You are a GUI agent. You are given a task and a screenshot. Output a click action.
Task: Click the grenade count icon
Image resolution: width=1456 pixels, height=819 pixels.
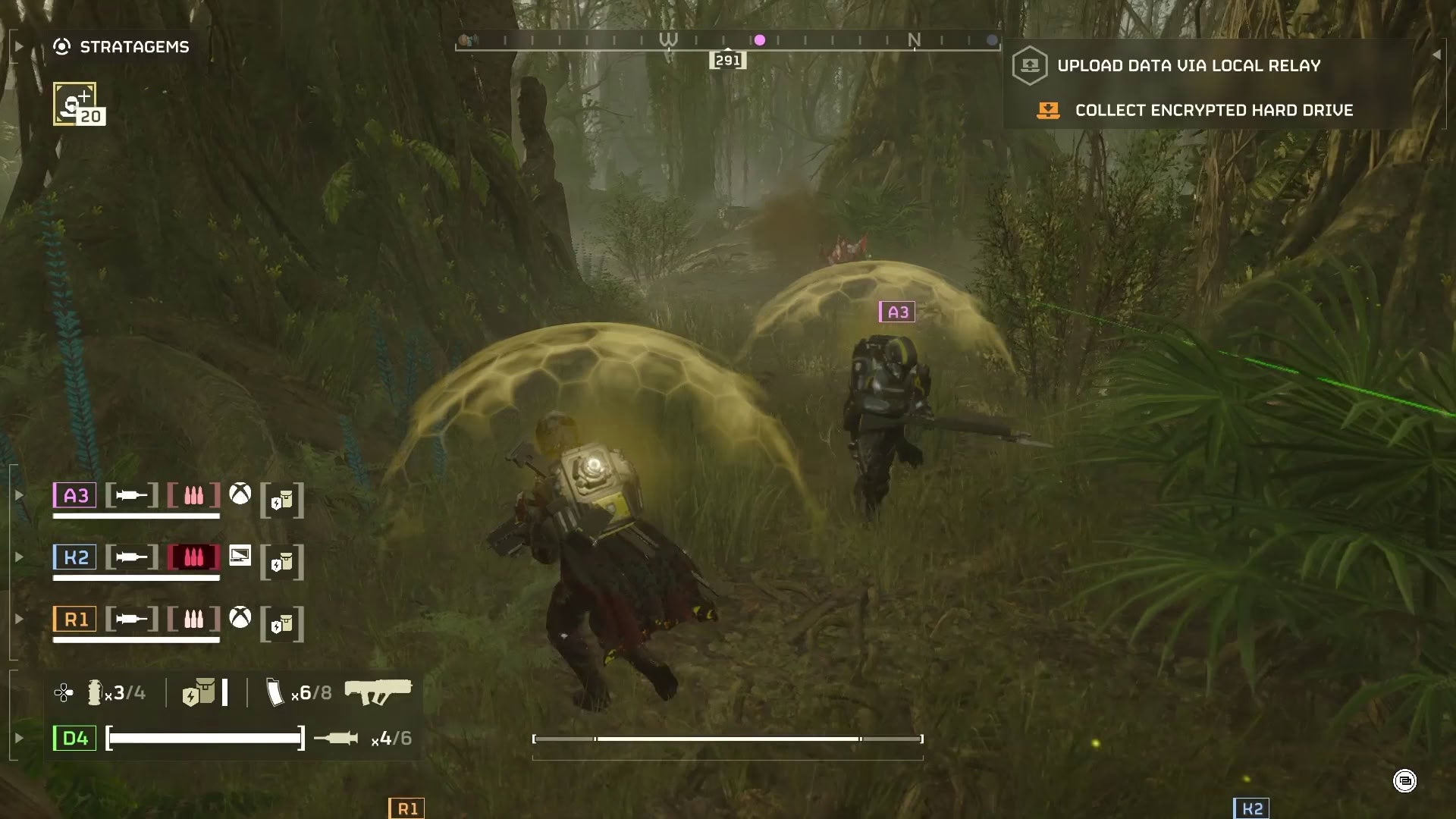(x=95, y=692)
